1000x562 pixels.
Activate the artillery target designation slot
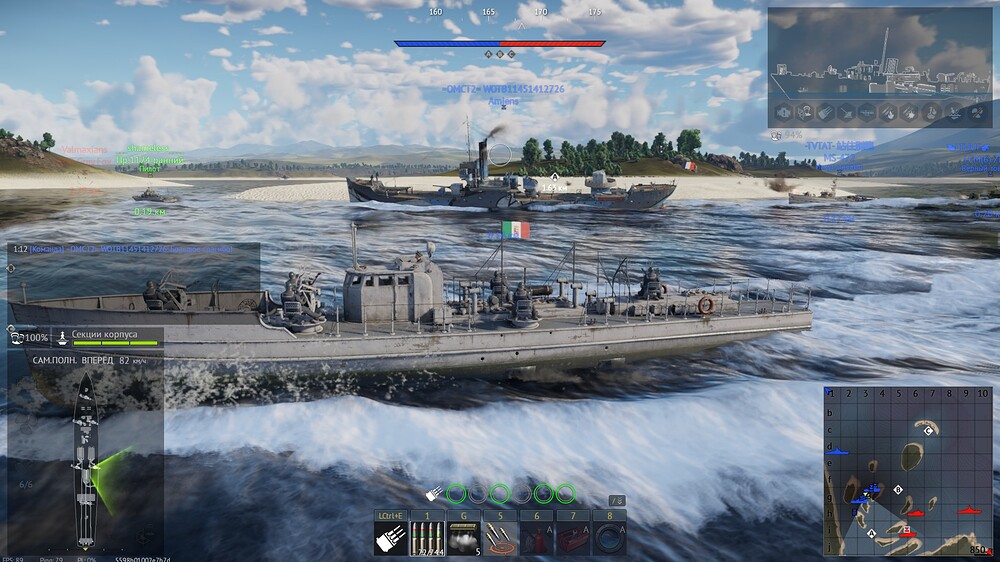[x=501, y=538]
